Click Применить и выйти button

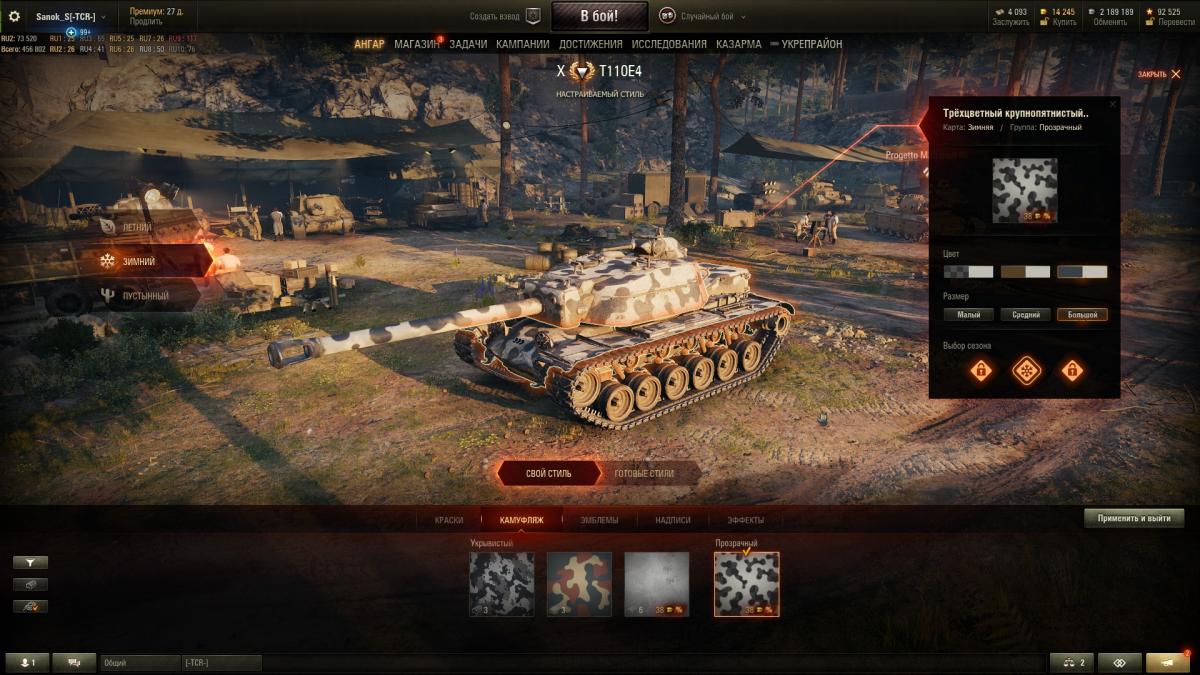(x=1133, y=518)
